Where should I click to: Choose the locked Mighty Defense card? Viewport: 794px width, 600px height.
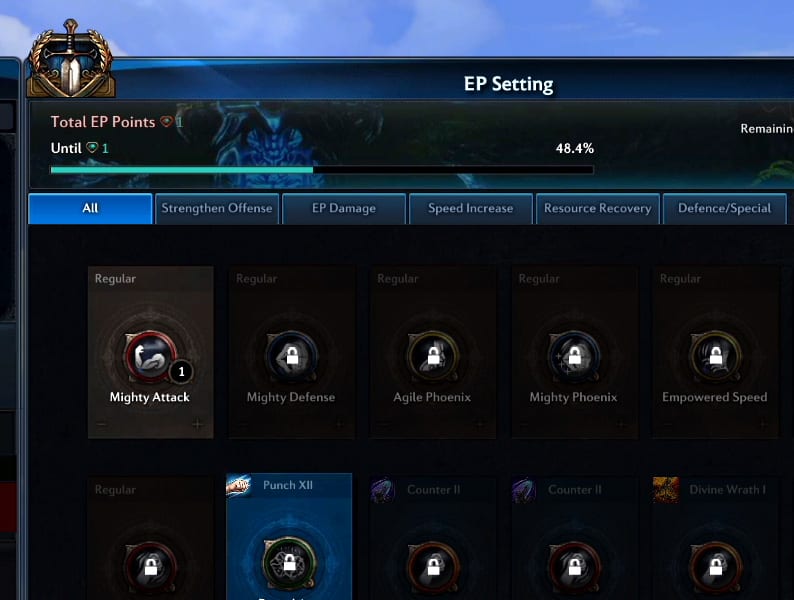pyautogui.click(x=291, y=352)
